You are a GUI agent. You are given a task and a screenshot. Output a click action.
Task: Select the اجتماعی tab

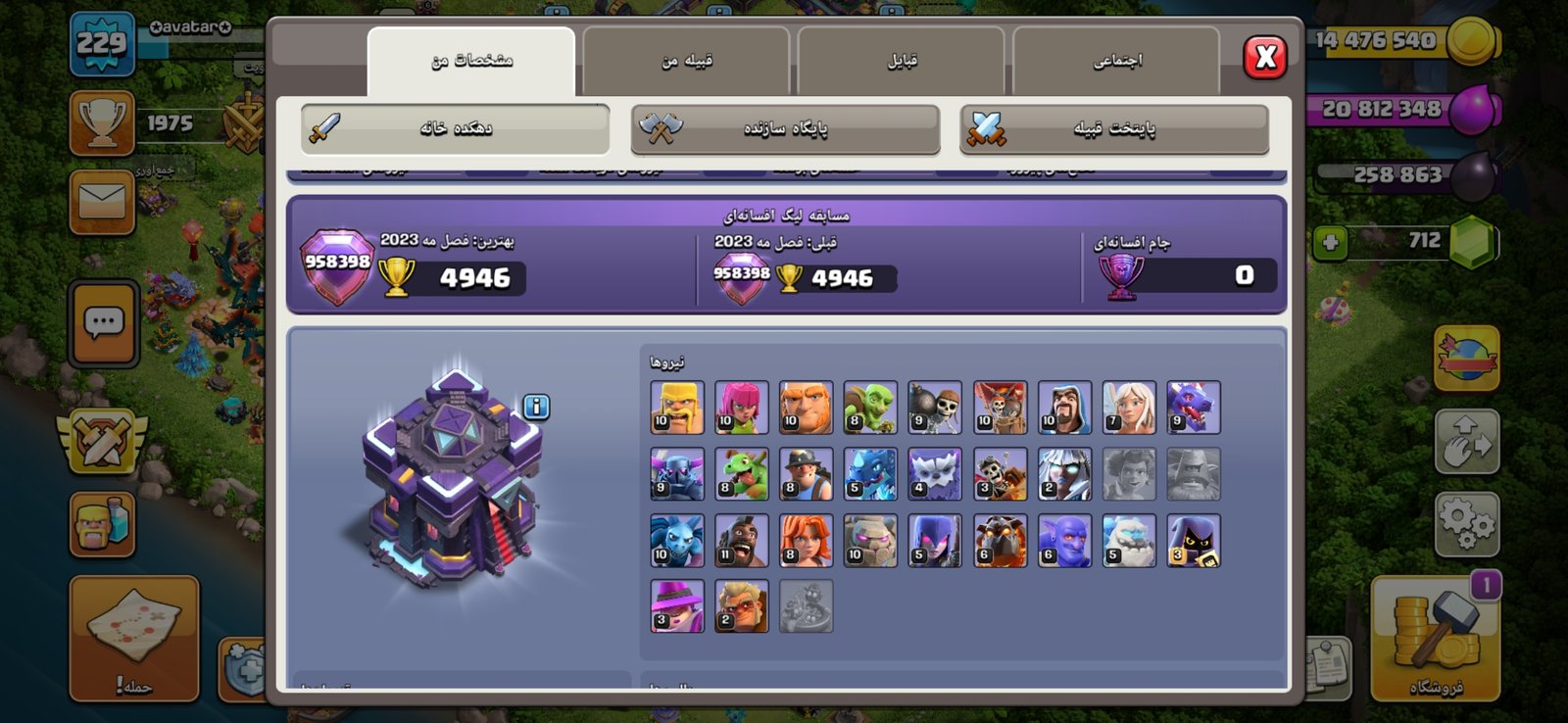[1117, 61]
